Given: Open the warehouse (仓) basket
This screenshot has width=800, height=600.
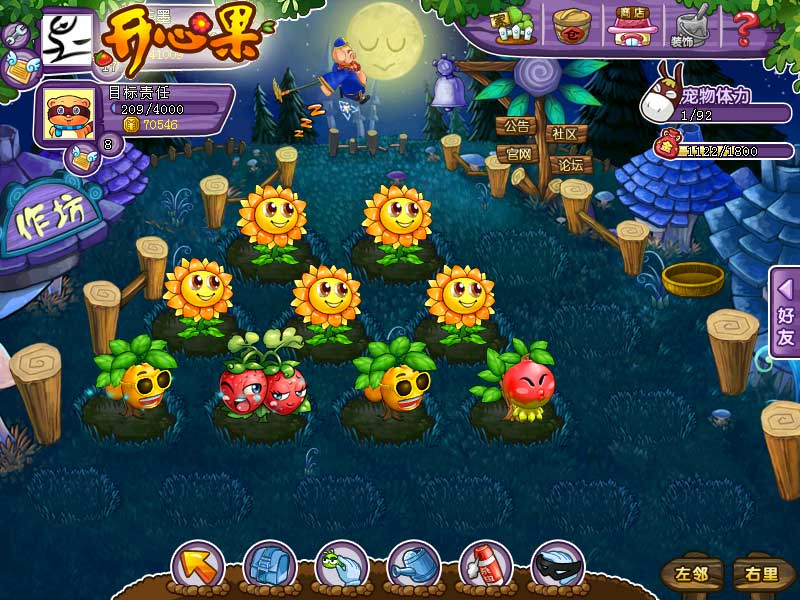Looking at the screenshot, I should [x=572, y=25].
